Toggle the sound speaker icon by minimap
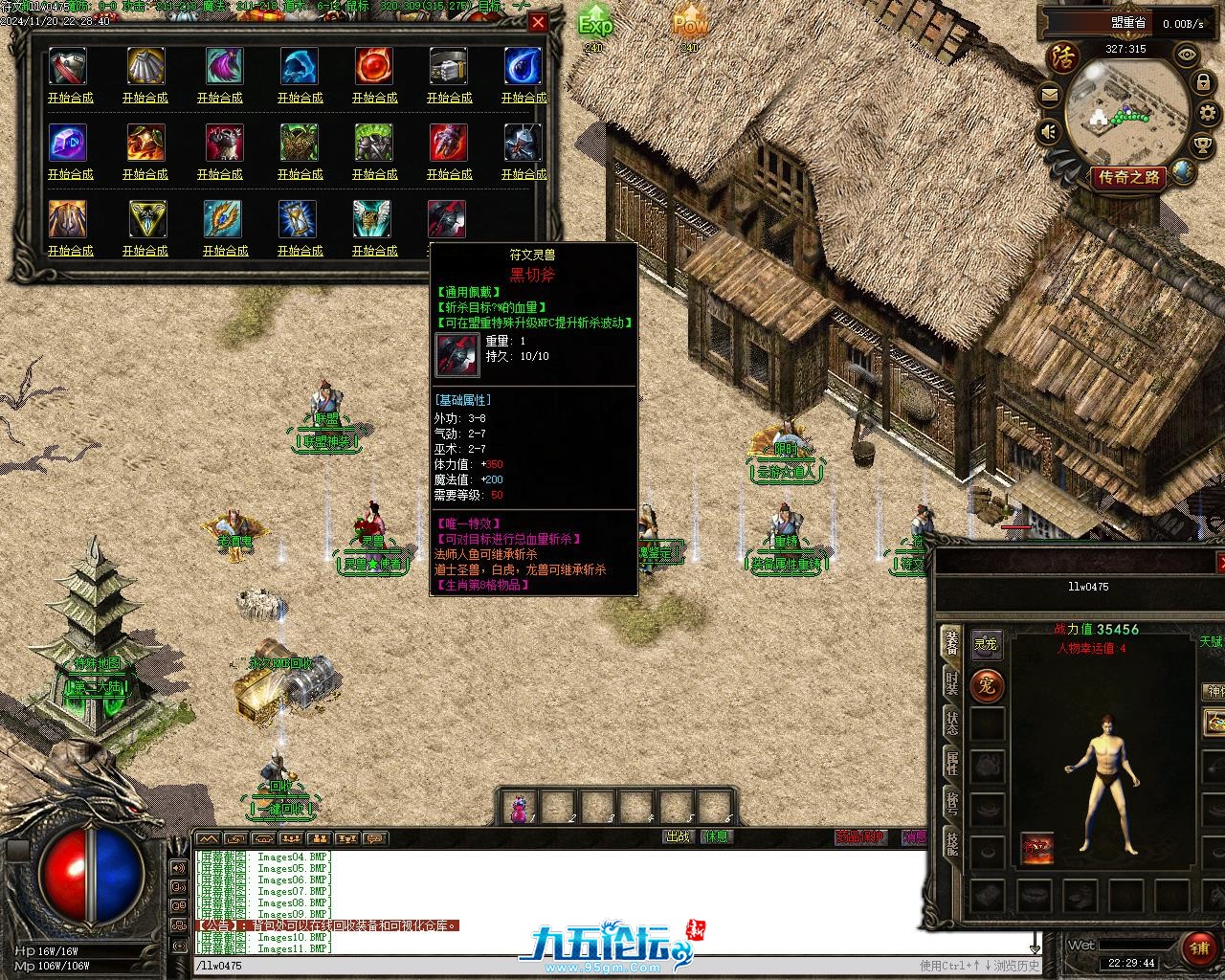 click(1050, 130)
